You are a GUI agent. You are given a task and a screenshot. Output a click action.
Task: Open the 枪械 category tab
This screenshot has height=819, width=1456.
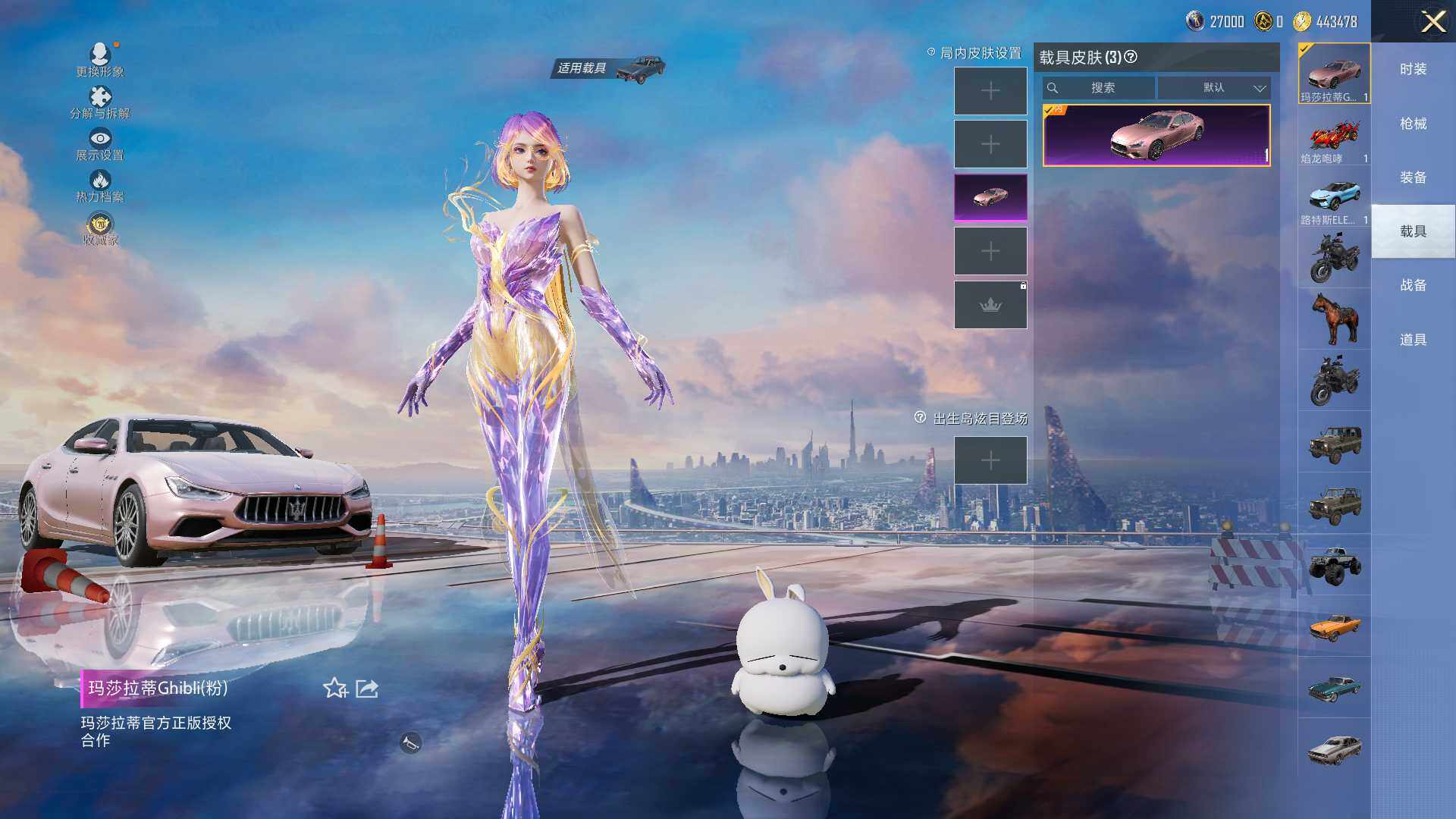point(1413,124)
